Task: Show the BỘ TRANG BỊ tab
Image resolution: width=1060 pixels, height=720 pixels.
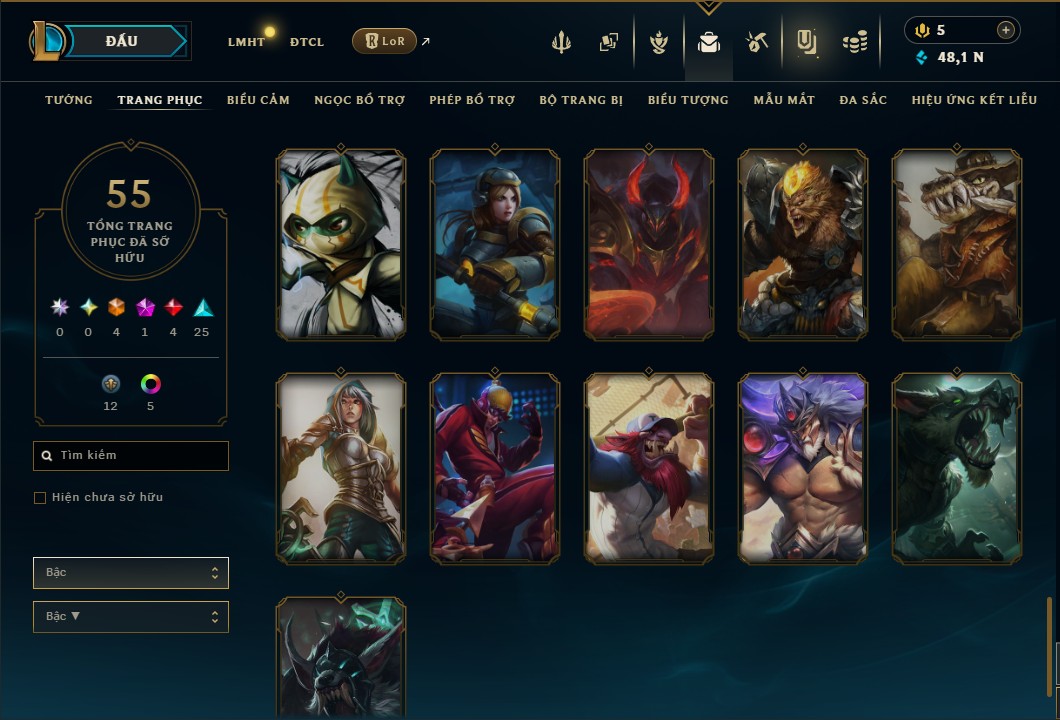Action: [x=581, y=100]
